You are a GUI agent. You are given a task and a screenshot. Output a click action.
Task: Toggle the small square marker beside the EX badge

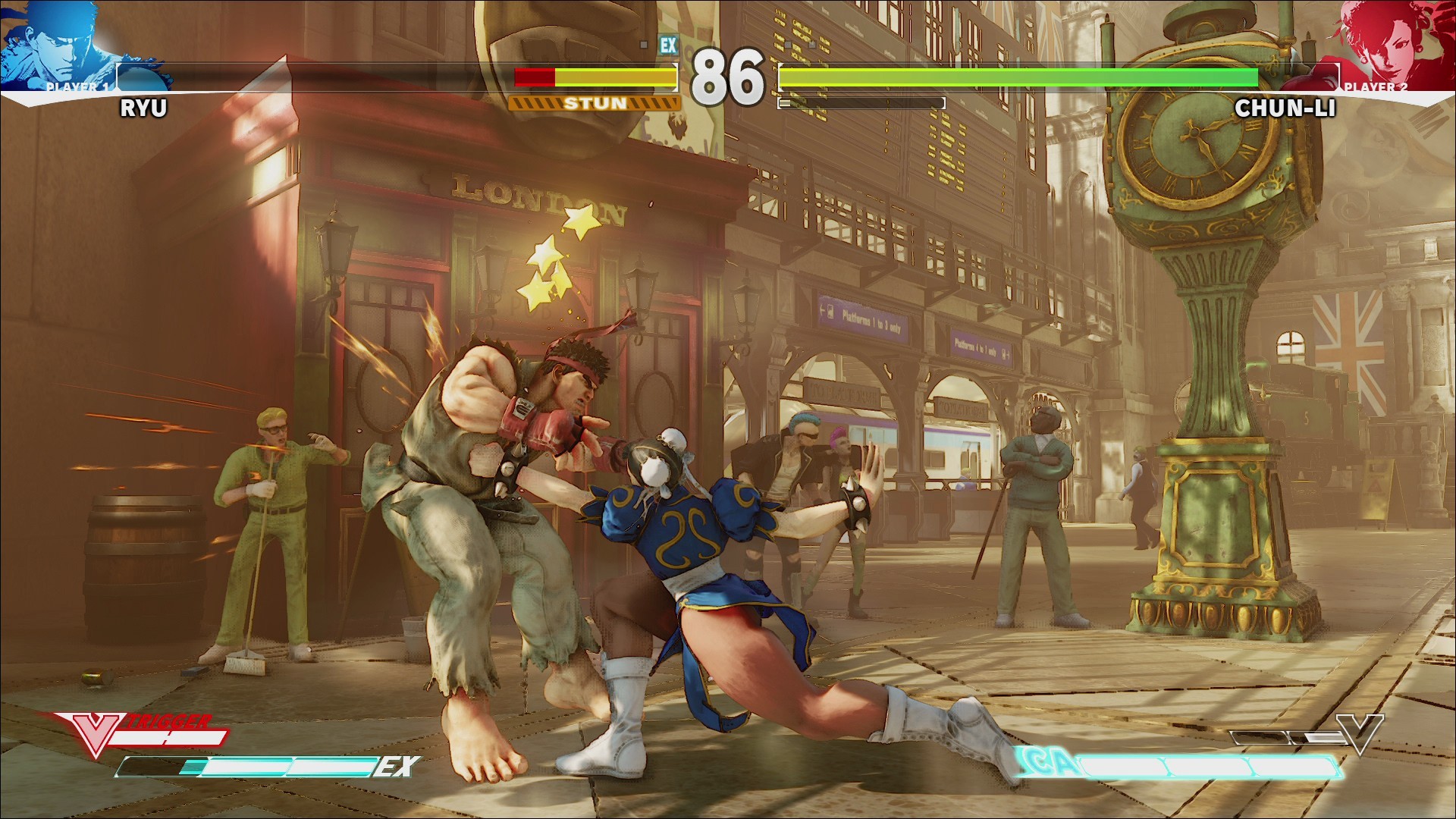pos(645,45)
